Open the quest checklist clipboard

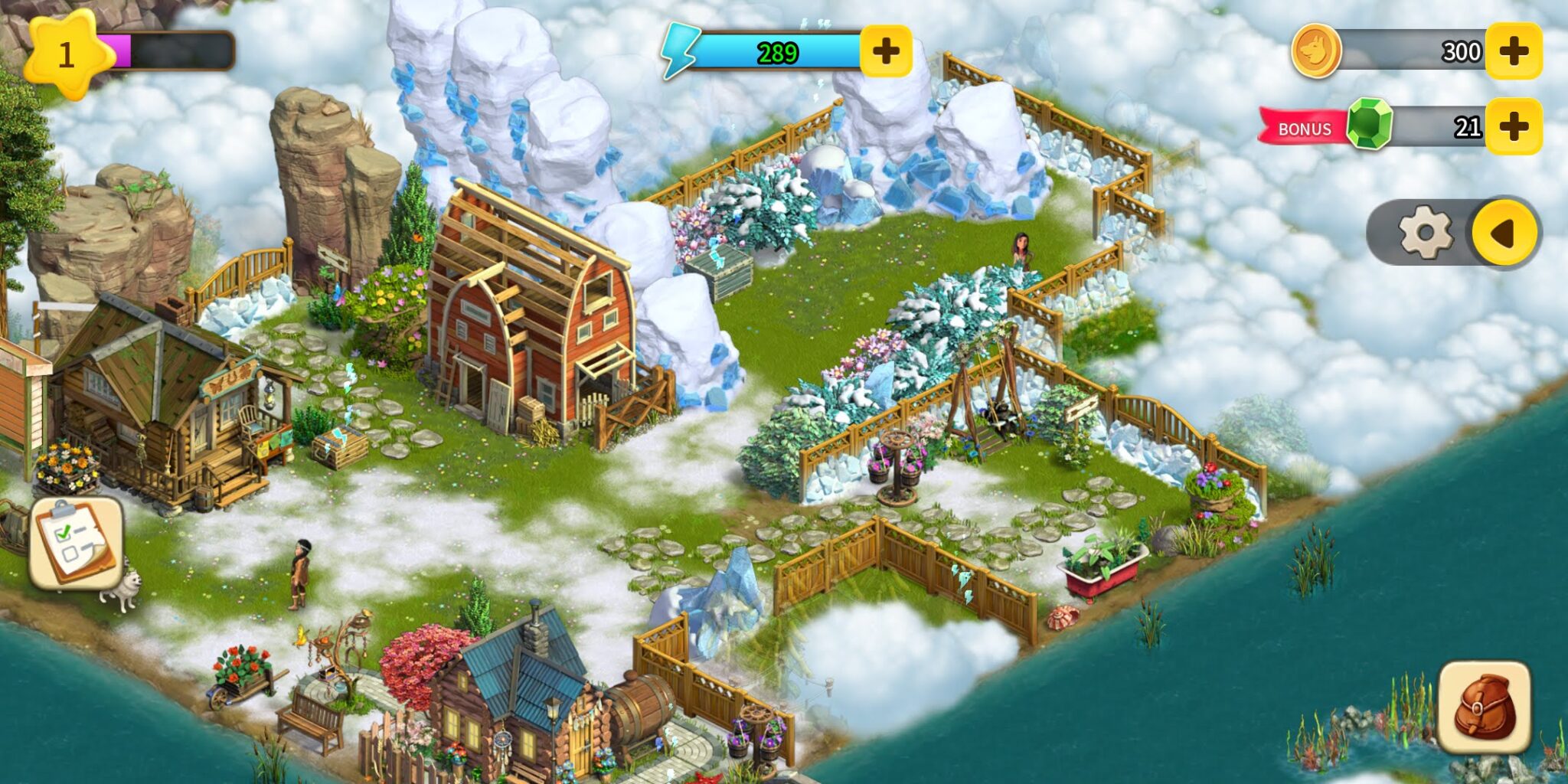pos(75,543)
